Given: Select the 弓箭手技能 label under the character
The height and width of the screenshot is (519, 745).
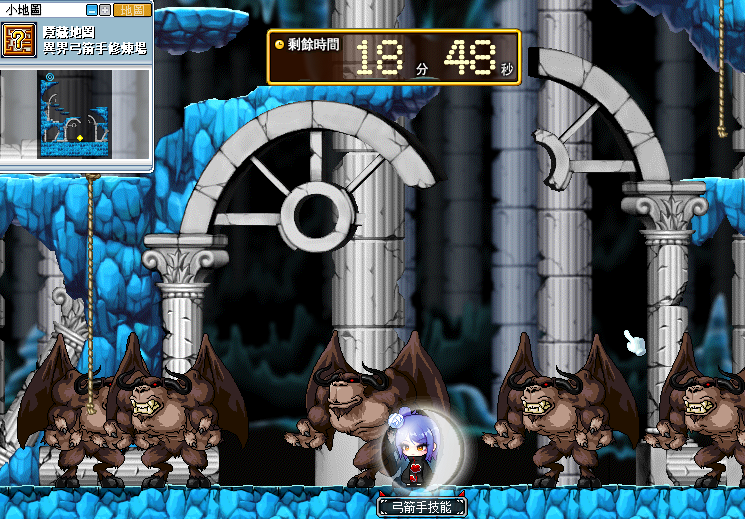Looking at the screenshot, I should point(422,507).
